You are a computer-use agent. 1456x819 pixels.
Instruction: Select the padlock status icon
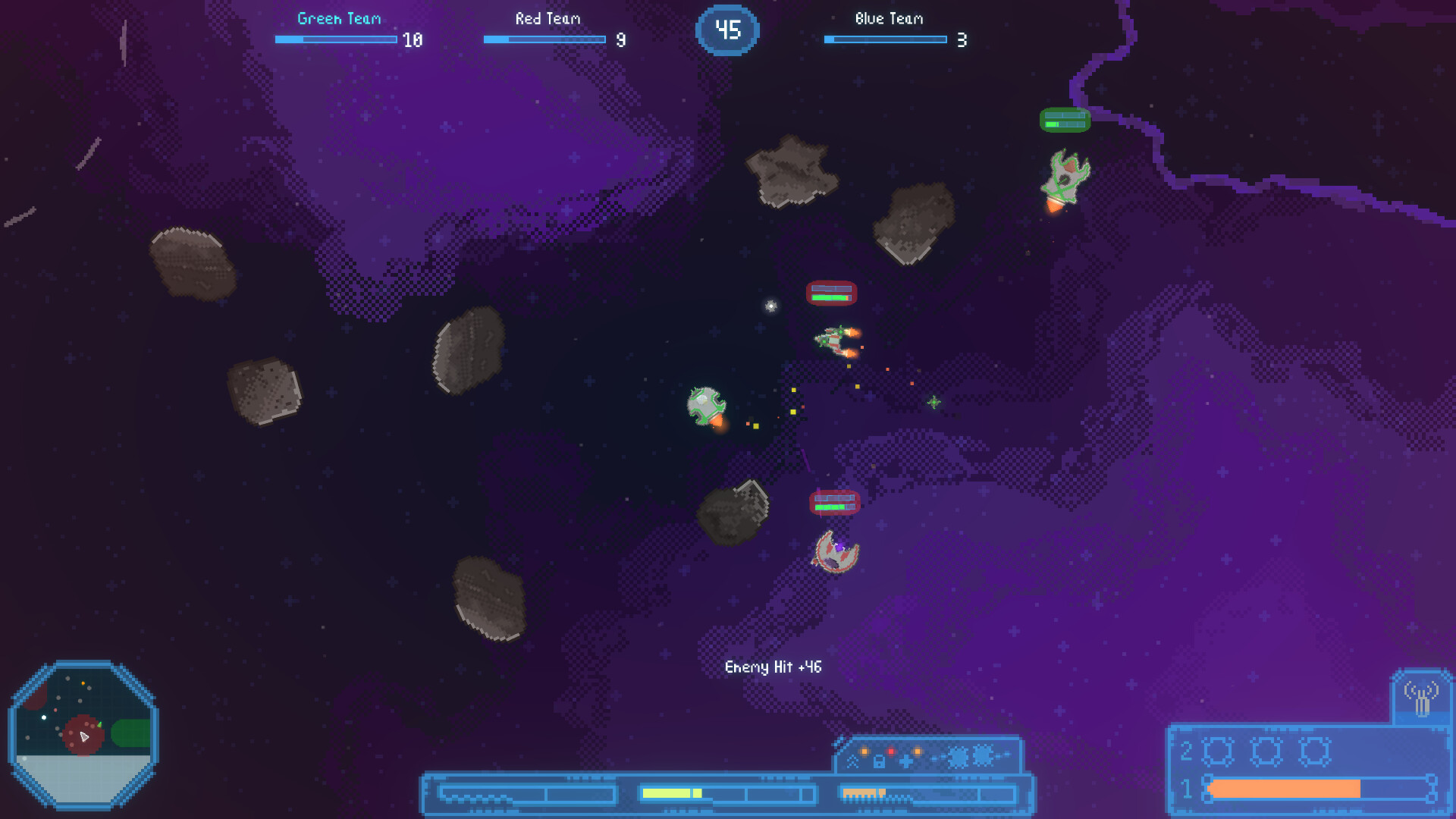[879, 761]
